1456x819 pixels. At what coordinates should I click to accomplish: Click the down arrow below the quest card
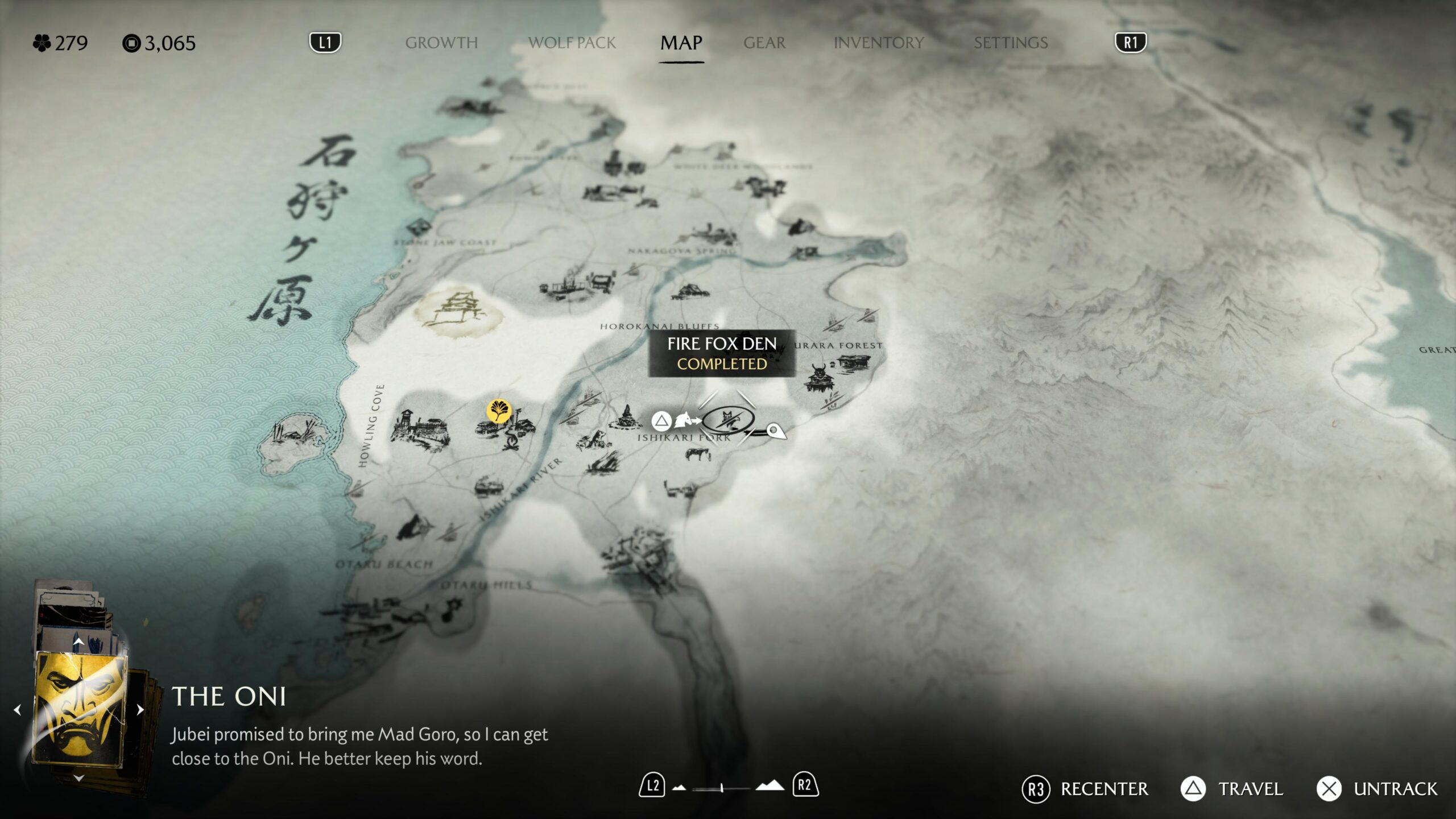78,777
